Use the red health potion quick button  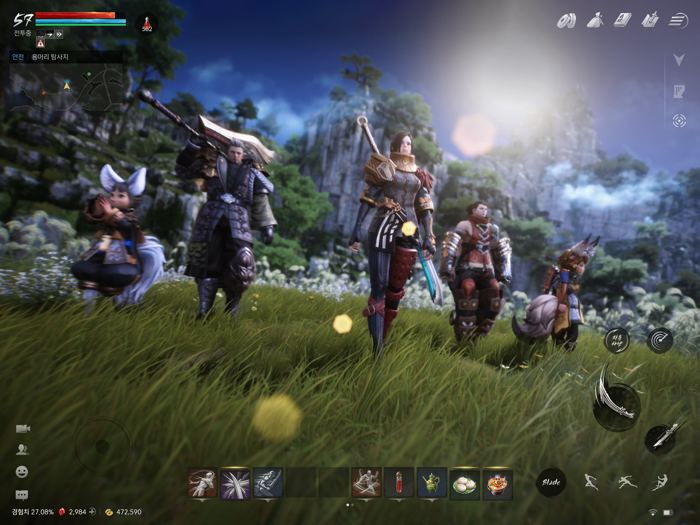146,24
